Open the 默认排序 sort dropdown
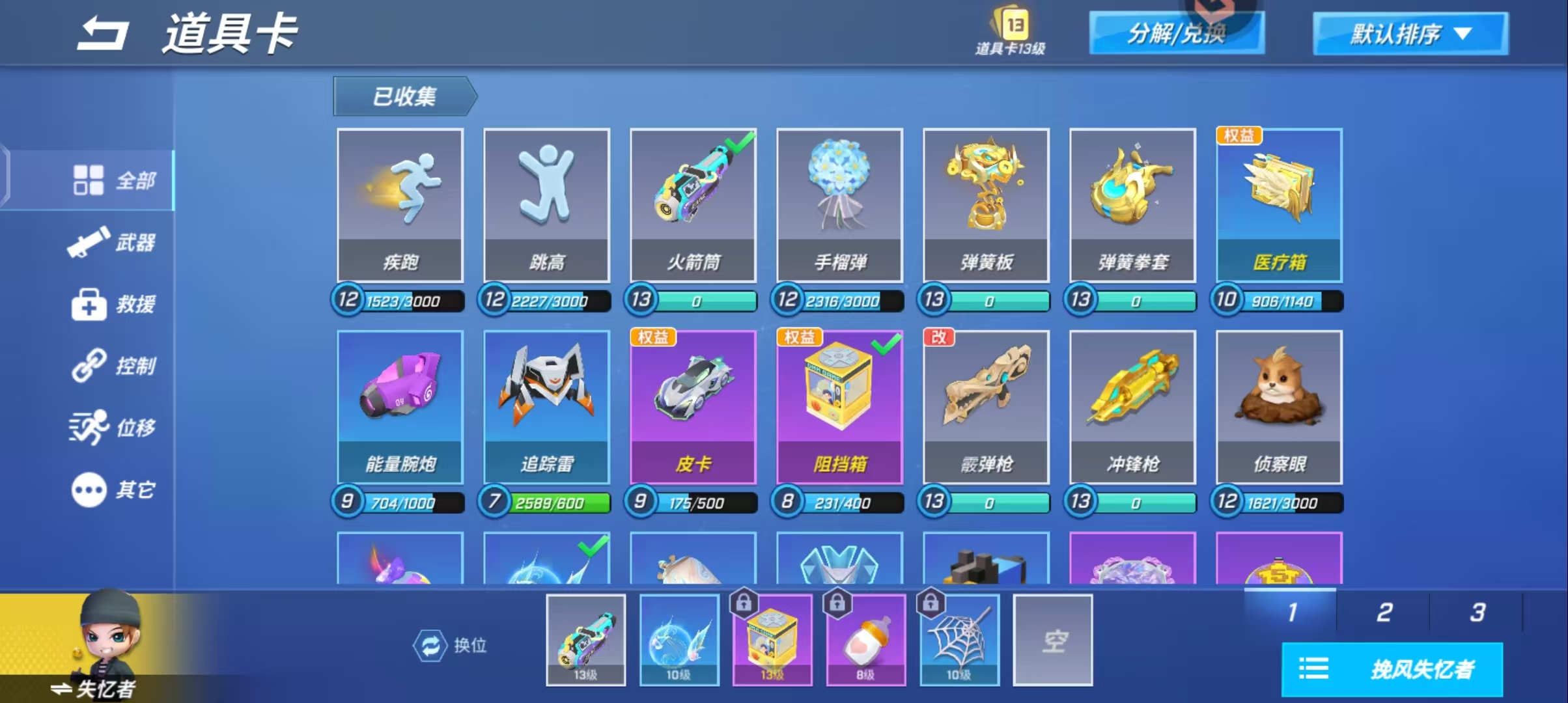The height and width of the screenshot is (703, 1568). click(x=1410, y=34)
